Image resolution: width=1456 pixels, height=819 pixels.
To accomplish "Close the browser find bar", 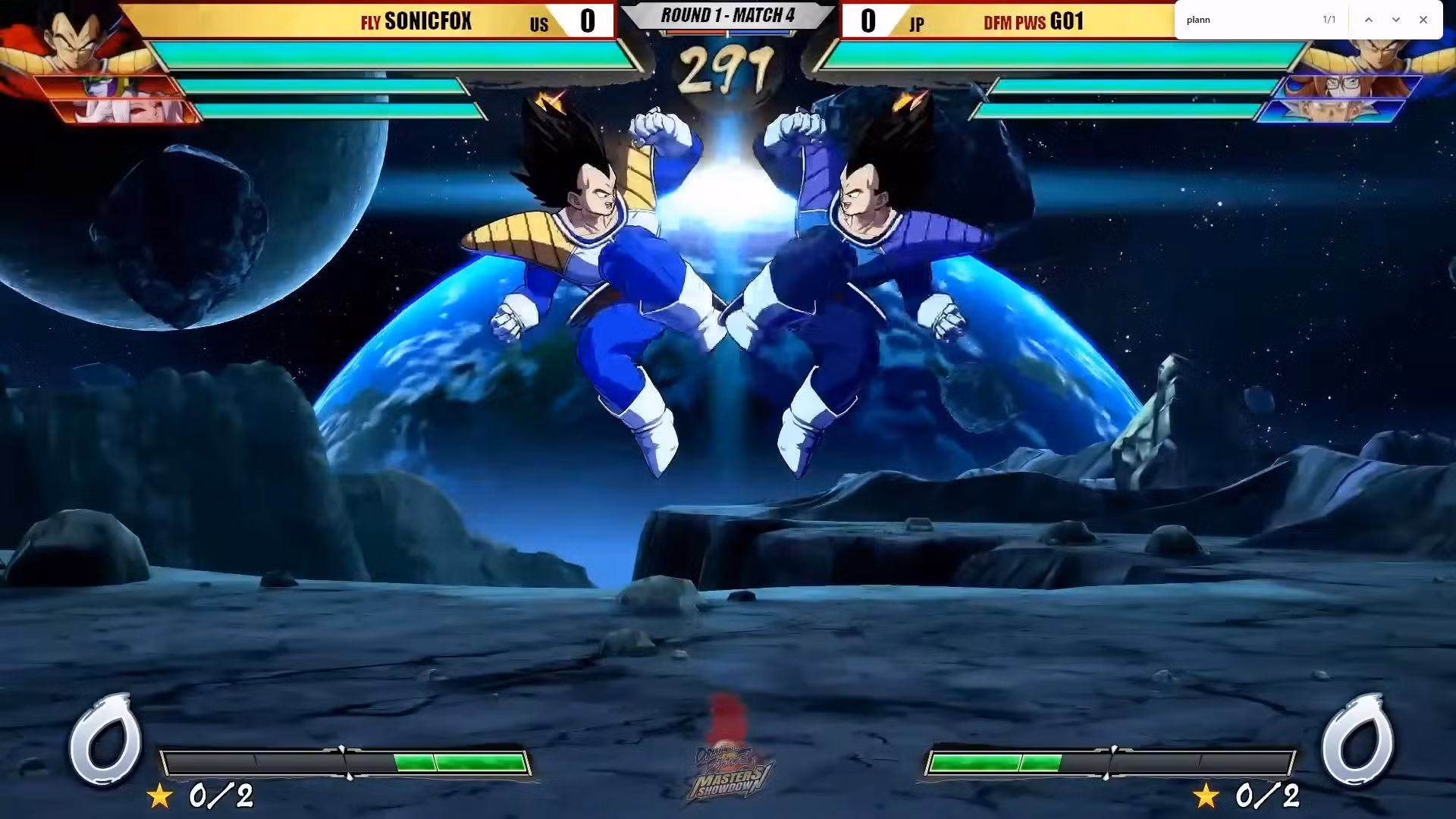I will 1423,20.
